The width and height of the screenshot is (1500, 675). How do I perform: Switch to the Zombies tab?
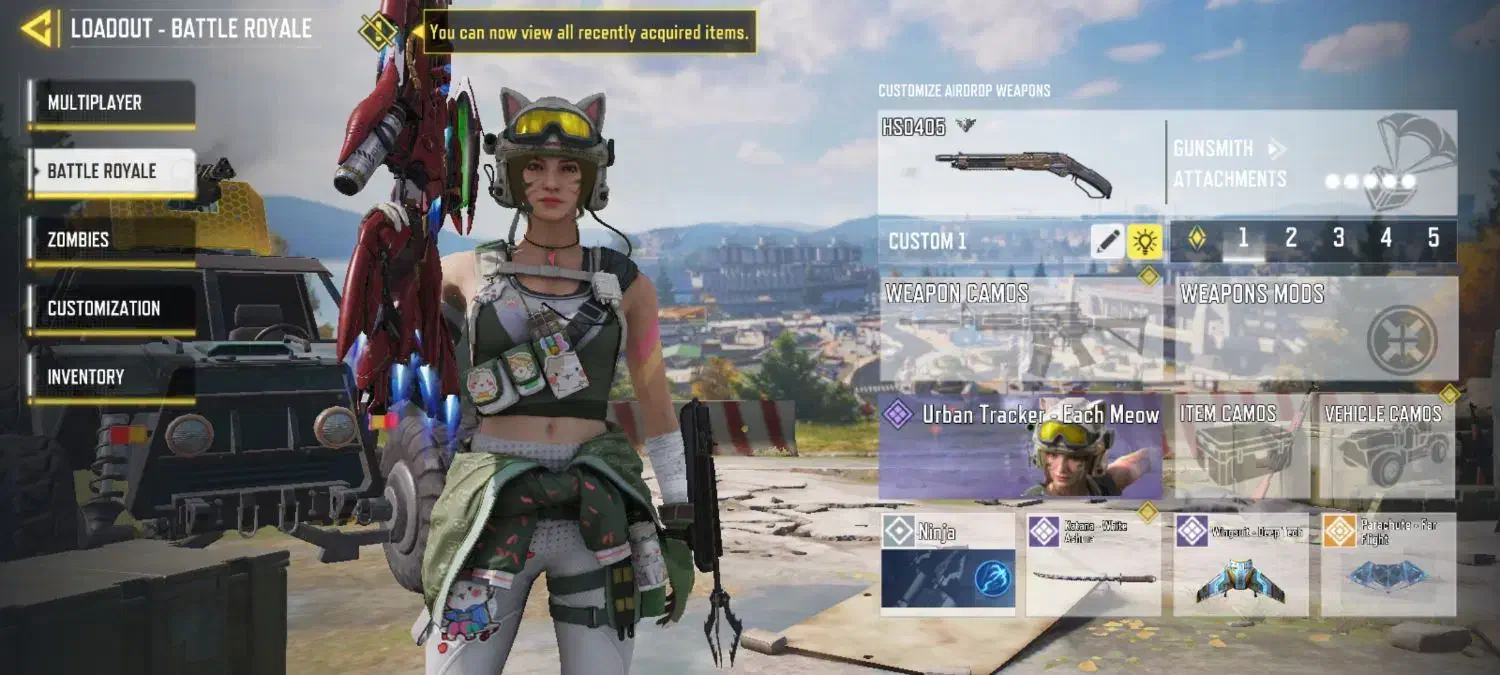tap(111, 240)
